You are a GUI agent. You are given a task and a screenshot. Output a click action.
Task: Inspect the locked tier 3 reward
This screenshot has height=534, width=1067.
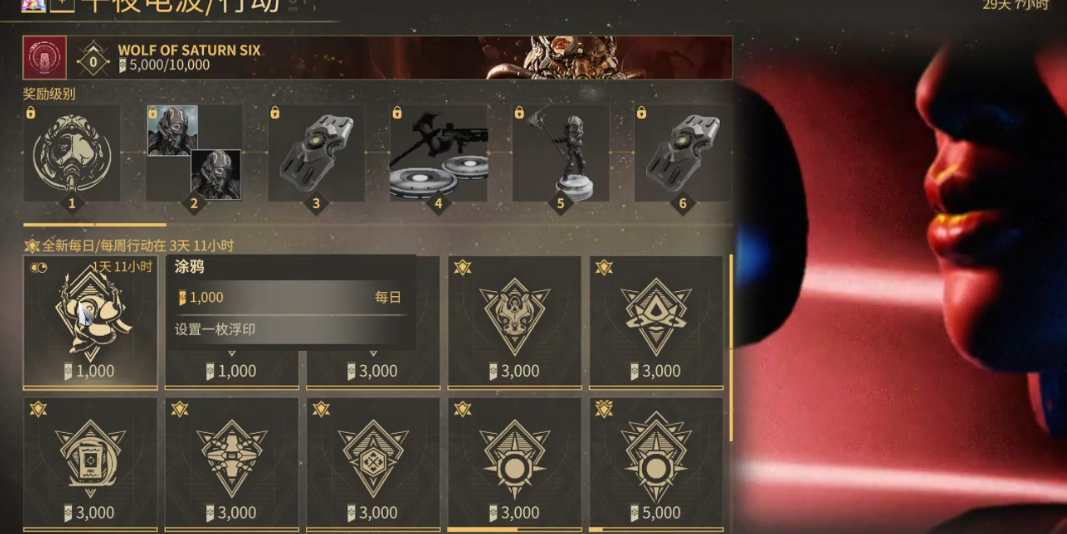(316, 157)
